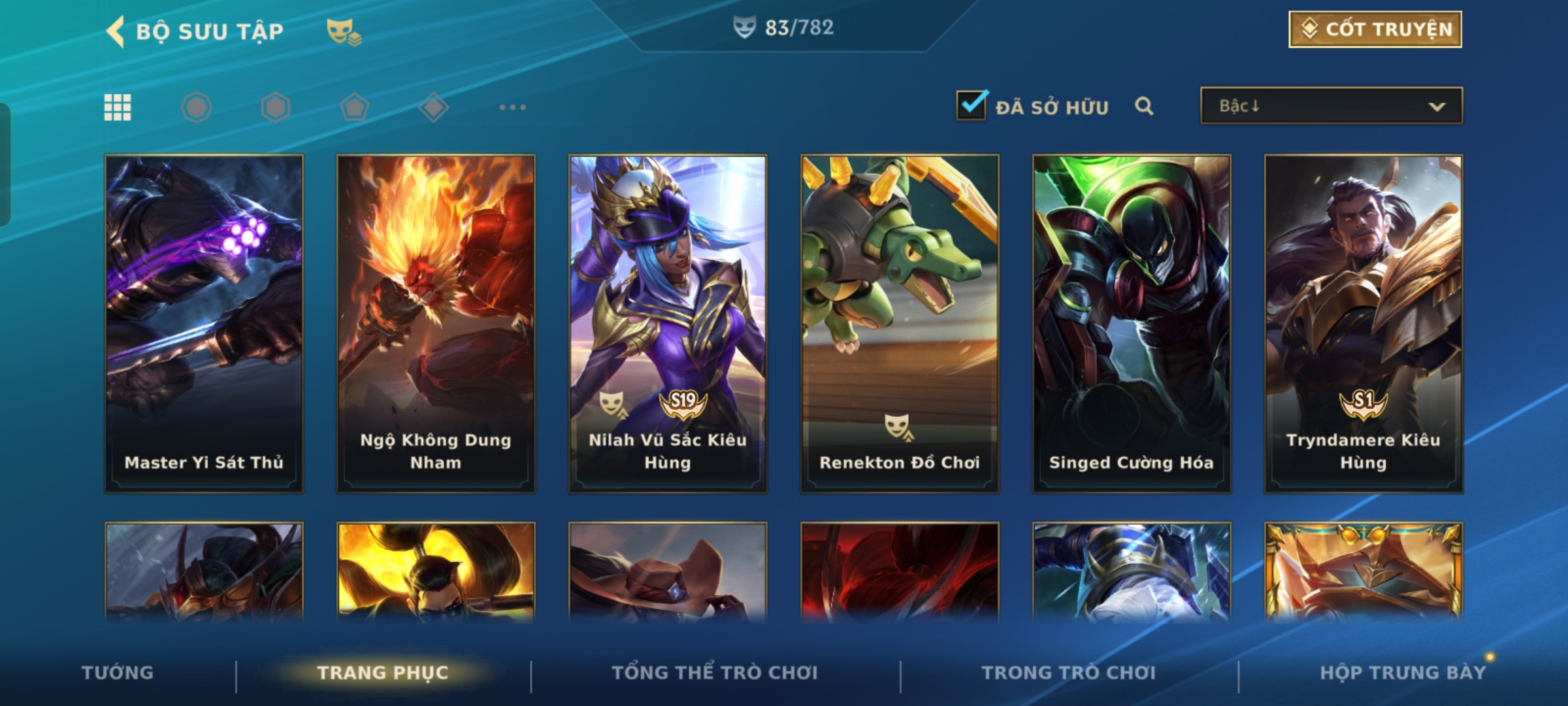Open the Cốt Truyện button
The image size is (1568, 706).
[1375, 29]
